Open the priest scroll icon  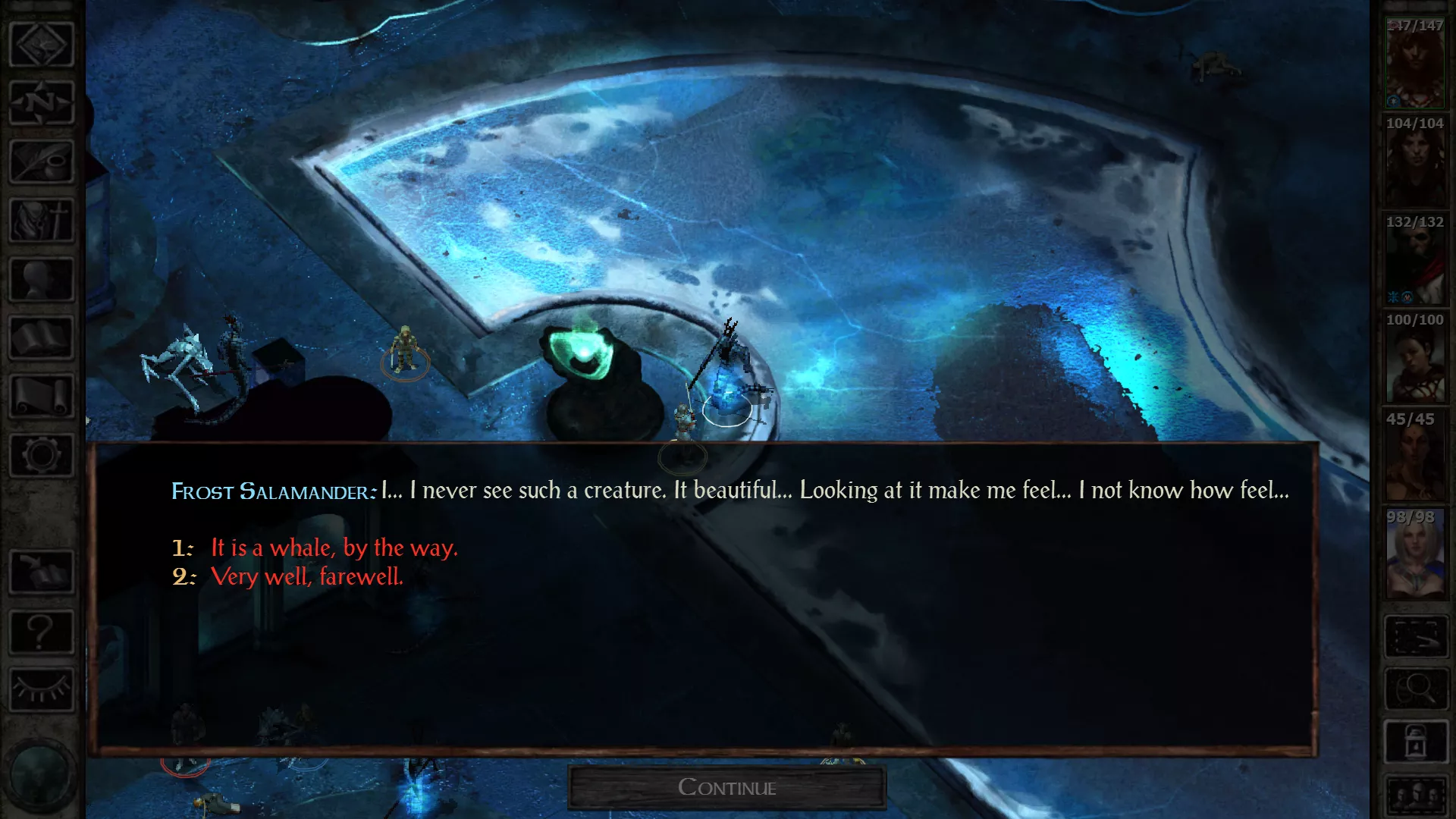click(42, 396)
